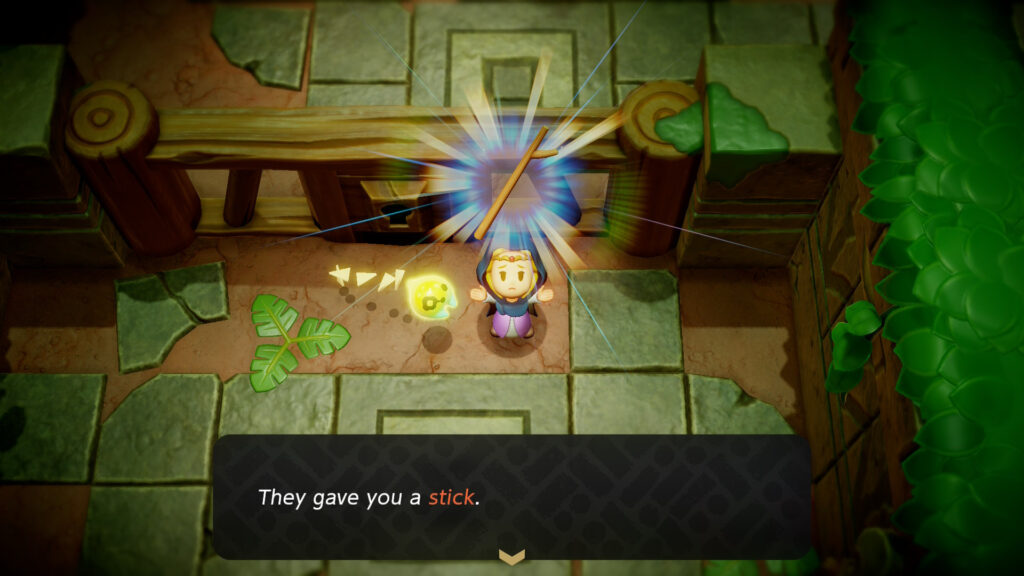Click the "They gave you a stick" dialogue box
The image size is (1024, 576).
[x=511, y=497]
